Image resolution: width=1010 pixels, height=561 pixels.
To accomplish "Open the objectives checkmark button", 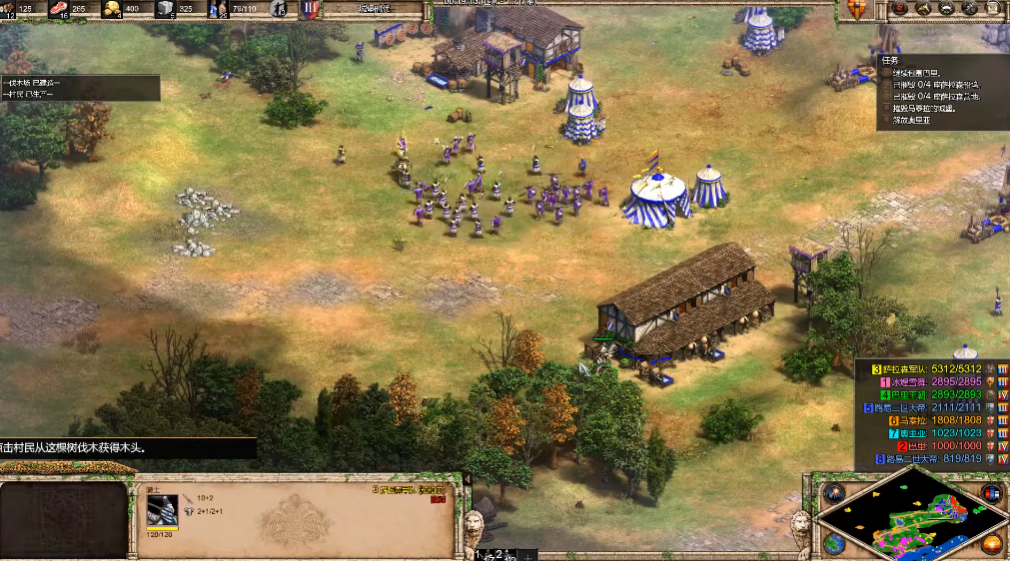I will pyautogui.click(x=899, y=9).
